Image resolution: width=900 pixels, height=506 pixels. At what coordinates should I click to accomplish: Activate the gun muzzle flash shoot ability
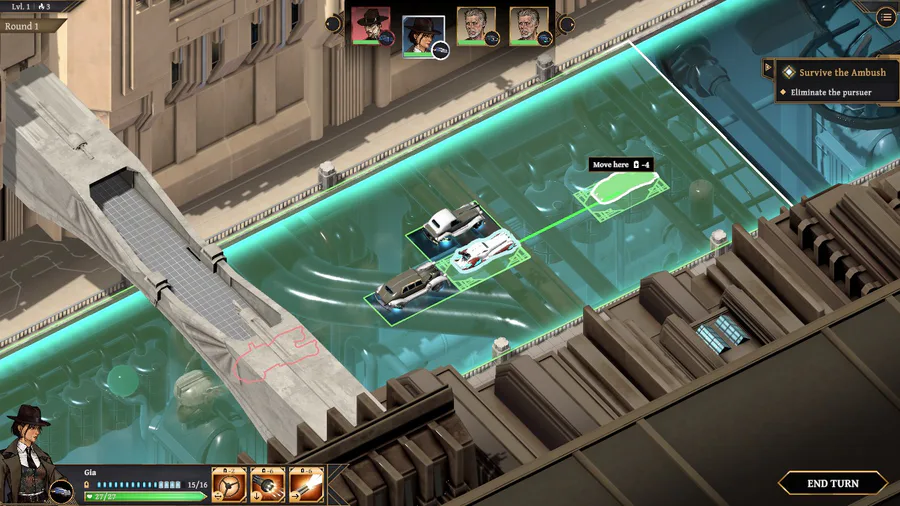[306, 485]
